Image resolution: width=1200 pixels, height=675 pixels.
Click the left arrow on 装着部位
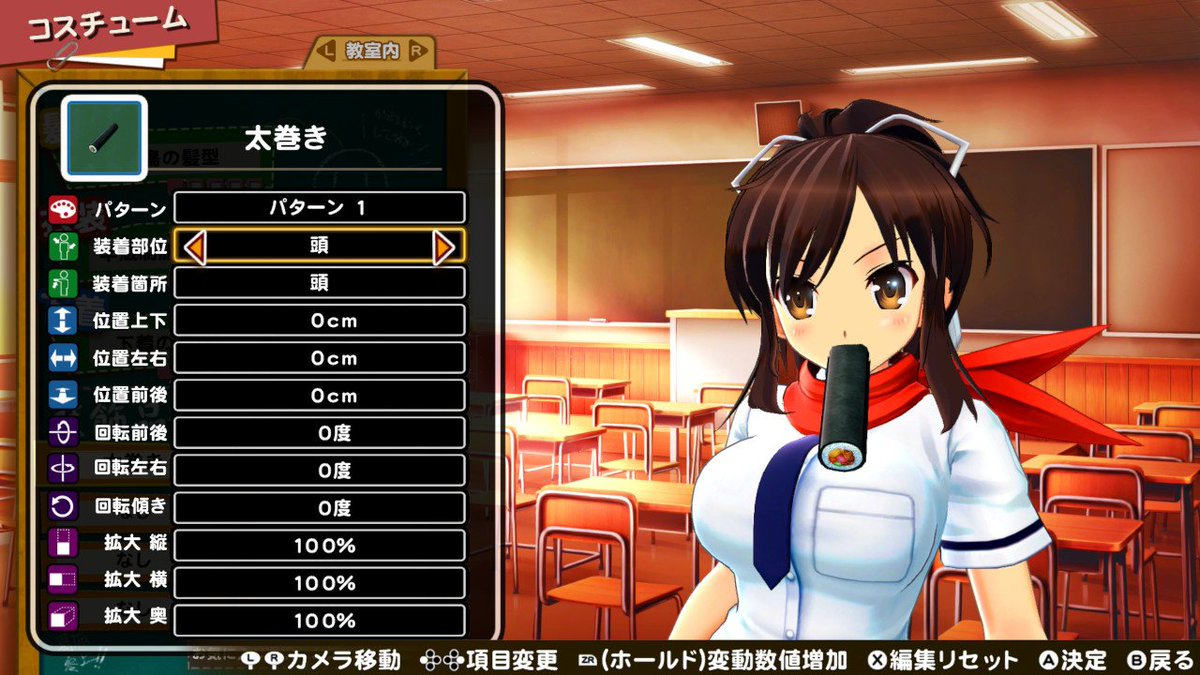pyautogui.click(x=195, y=246)
